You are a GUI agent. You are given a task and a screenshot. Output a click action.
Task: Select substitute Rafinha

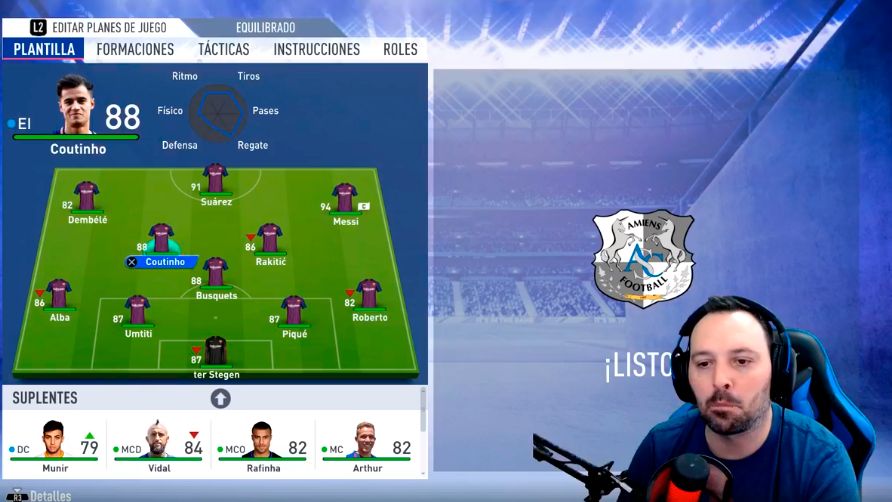coord(262,445)
